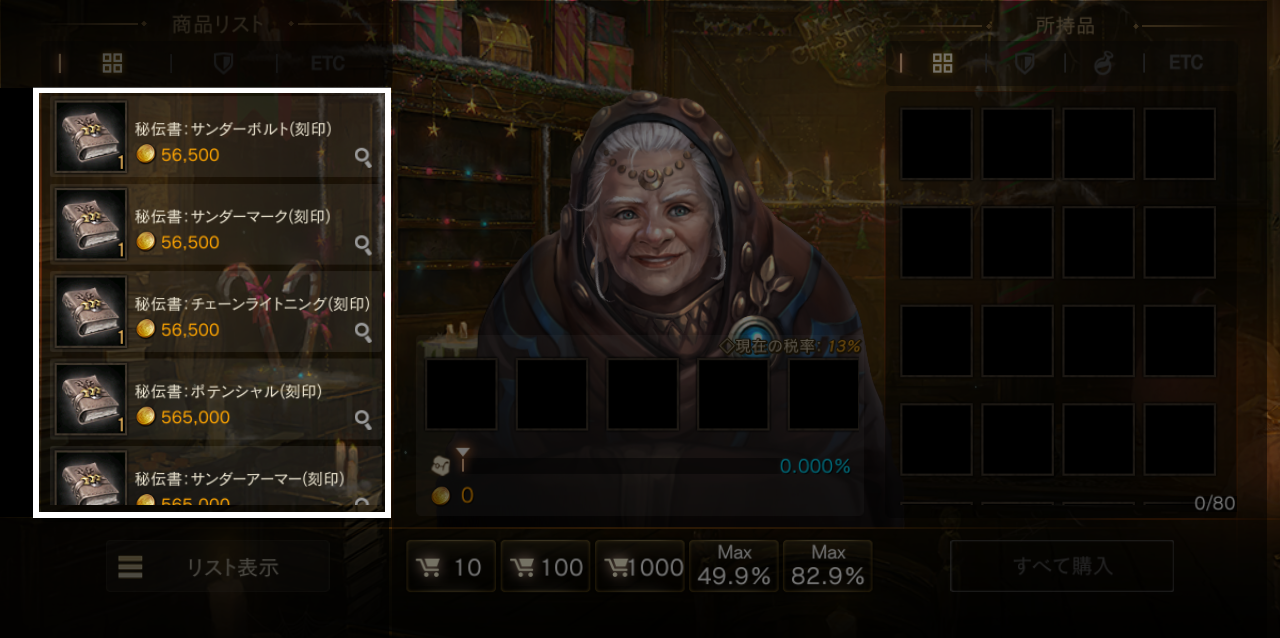Open the shop list ETC tab
The height and width of the screenshot is (638, 1280).
(327, 63)
